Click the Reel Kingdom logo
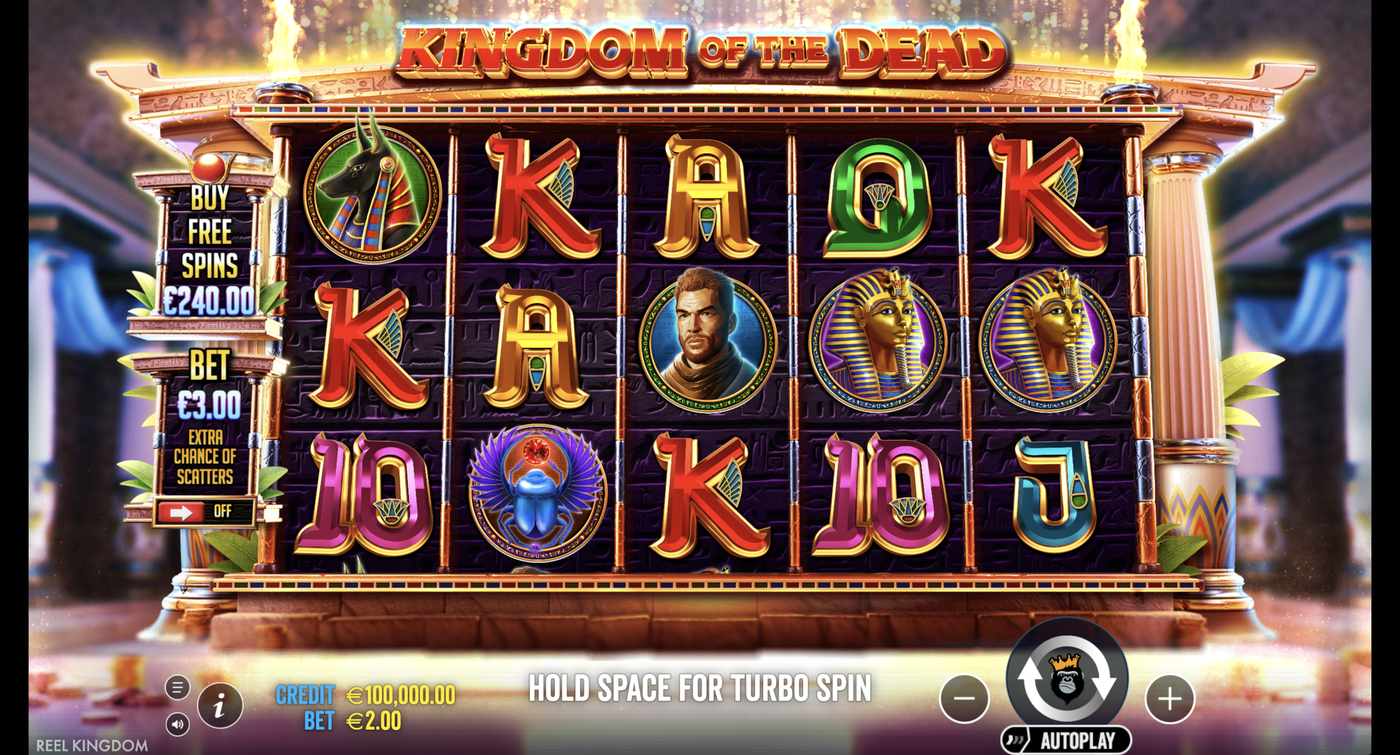The height and width of the screenshot is (755, 1400). [x=92, y=744]
